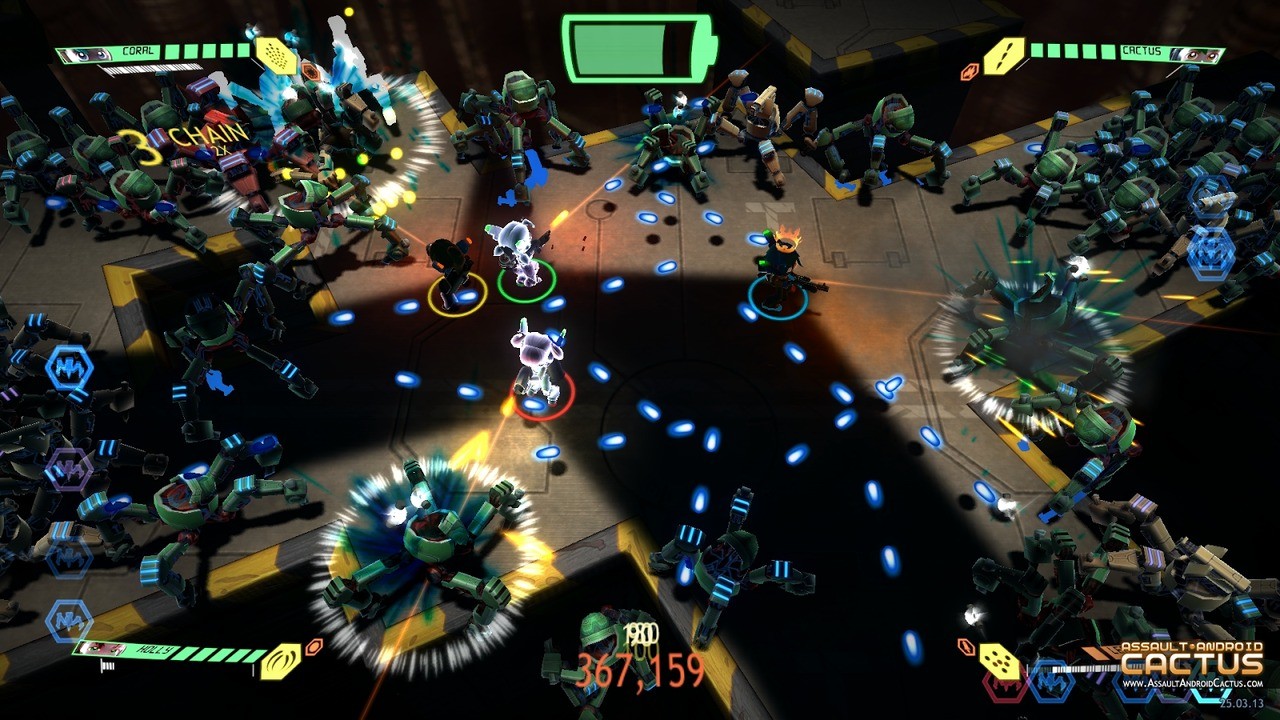
Task: Click Cactus's eye portrait in the top-right
Action: click(1201, 52)
